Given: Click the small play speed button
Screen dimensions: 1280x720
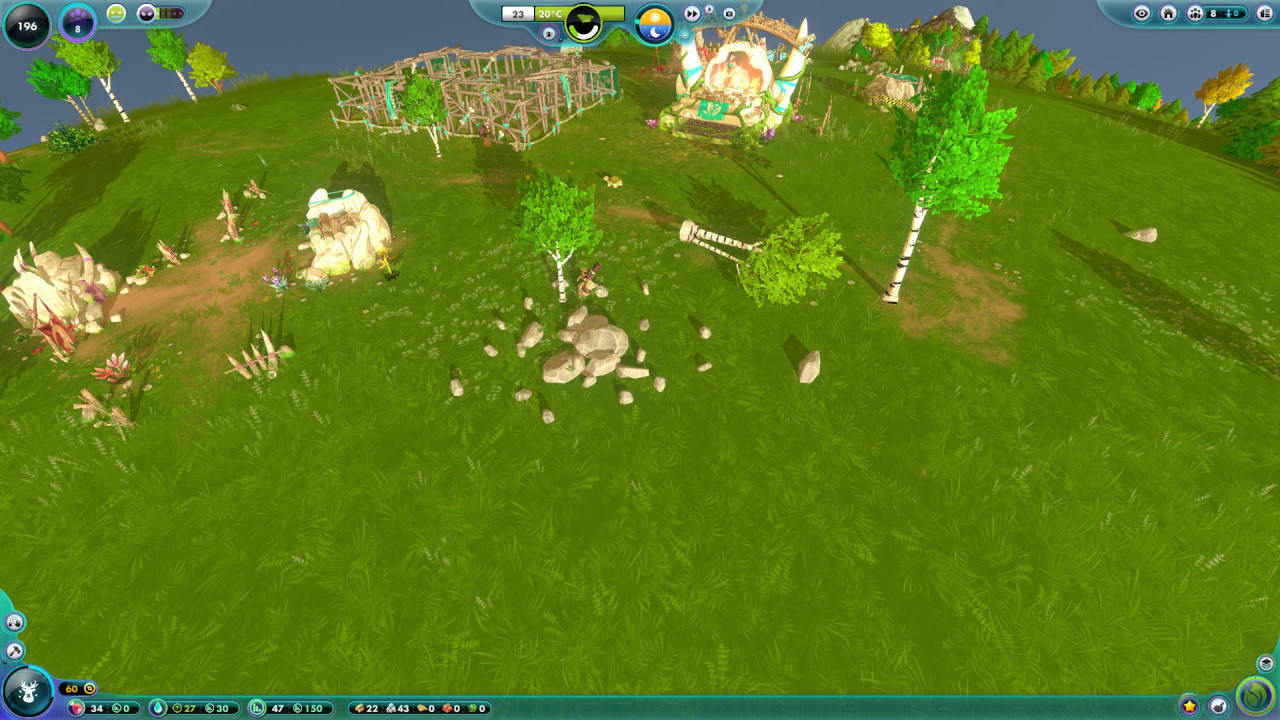Looking at the screenshot, I should [x=709, y=11].
